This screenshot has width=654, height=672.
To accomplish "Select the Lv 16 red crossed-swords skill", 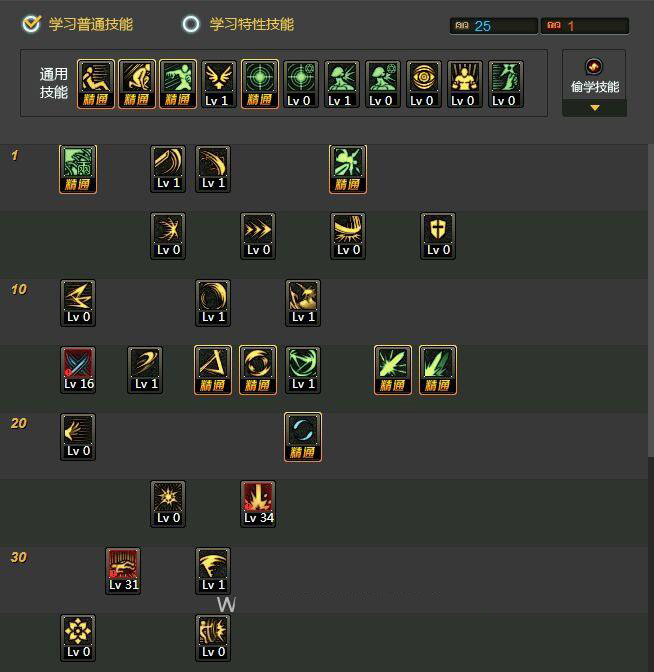I will (x=78, y=370).
